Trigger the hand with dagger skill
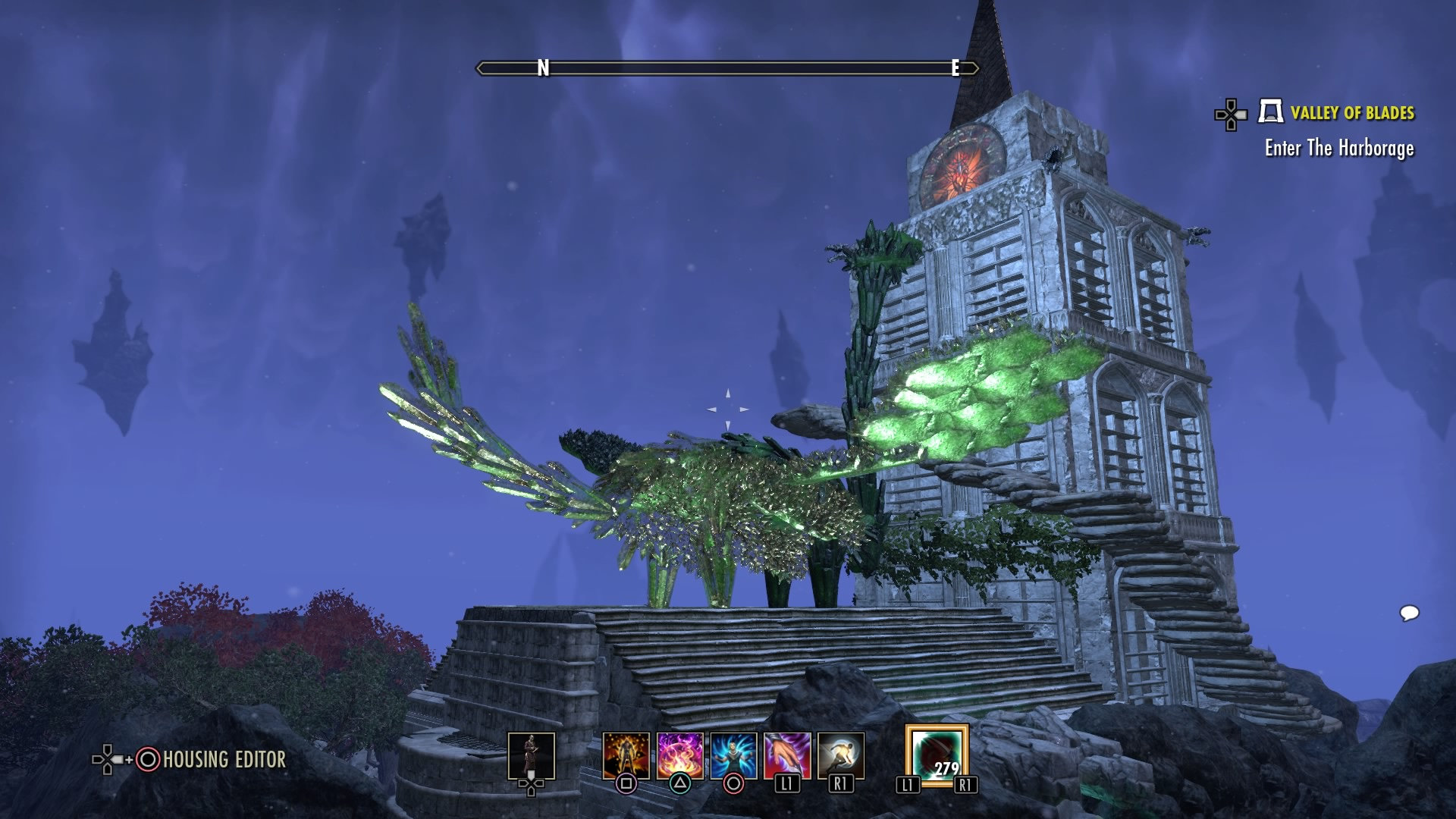 [787, 755]
